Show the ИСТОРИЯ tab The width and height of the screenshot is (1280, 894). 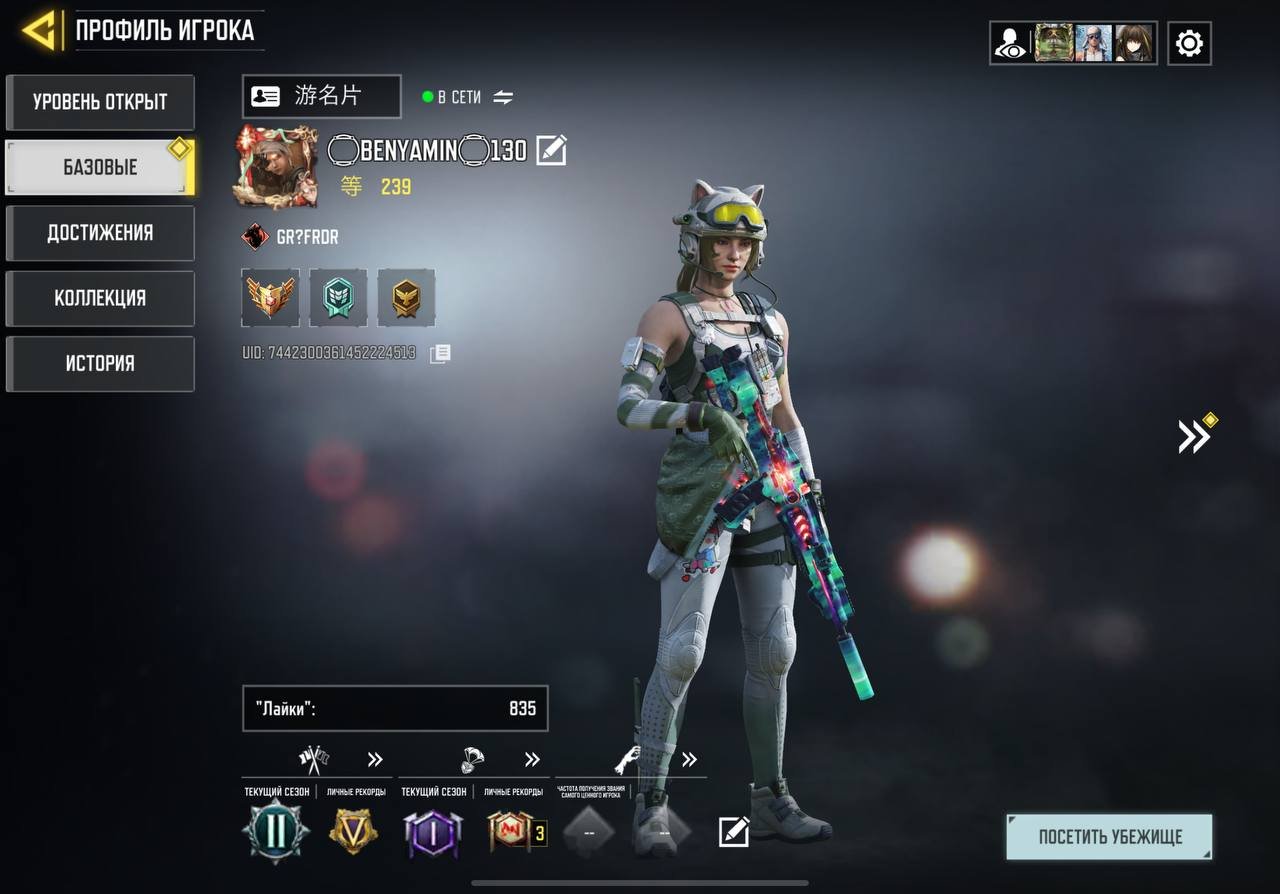pyautogui.click(x=100, y=363)
